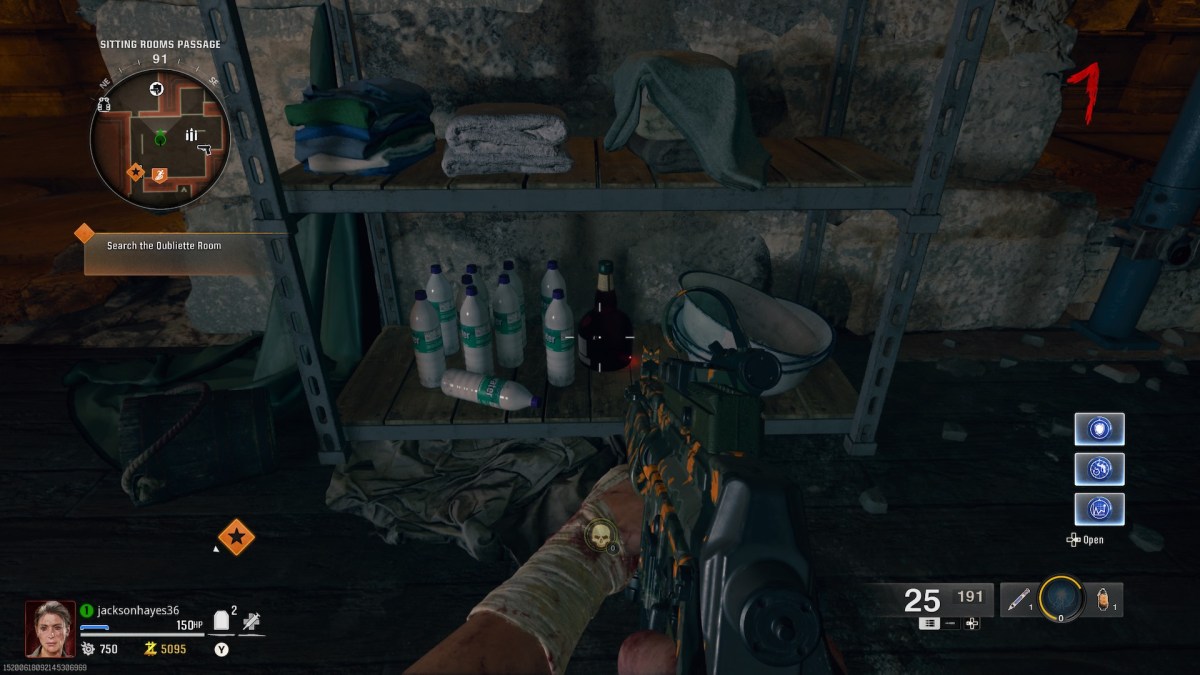Open the circular minimap

(160, 140)
